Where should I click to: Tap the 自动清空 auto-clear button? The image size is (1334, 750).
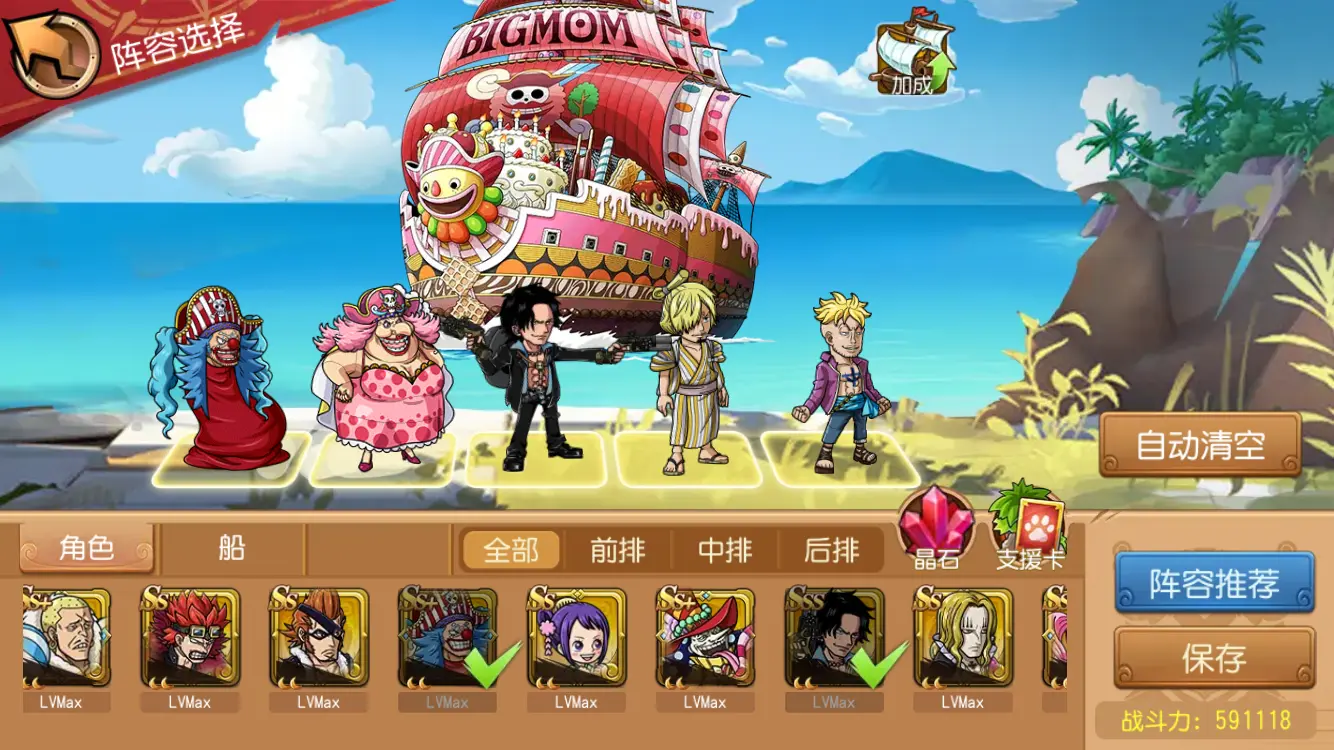[x=1200, y=445]
